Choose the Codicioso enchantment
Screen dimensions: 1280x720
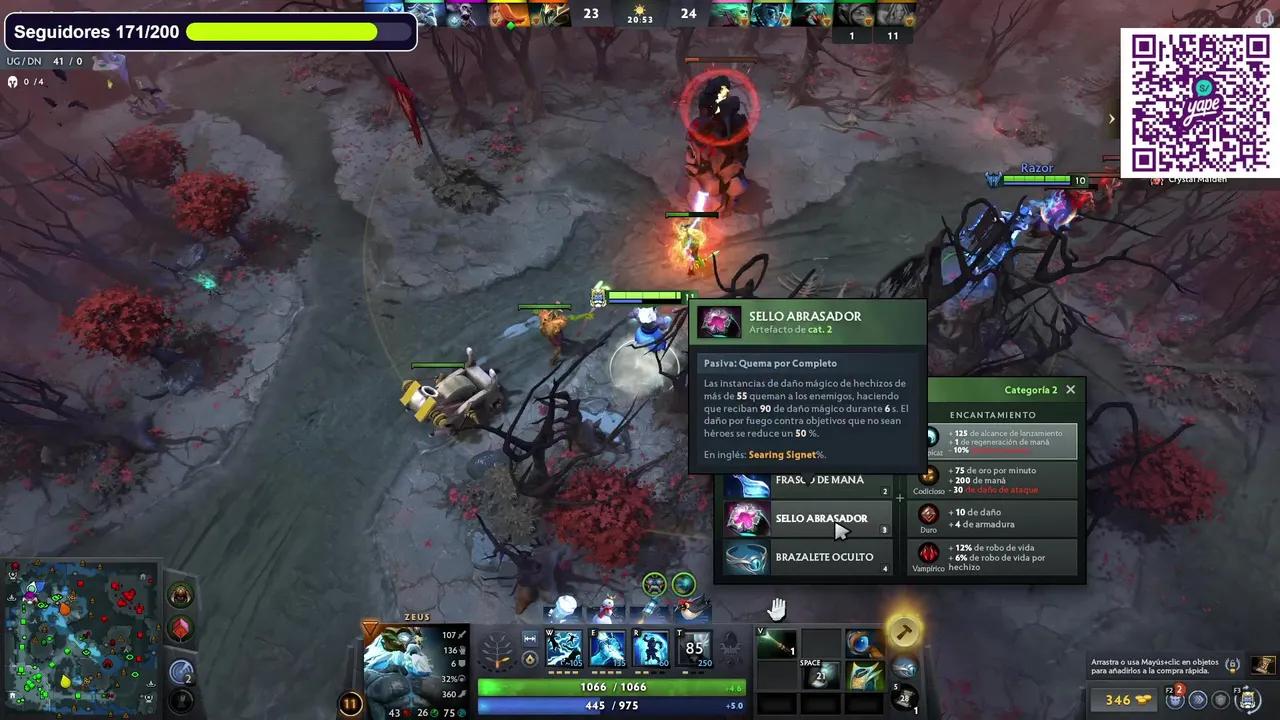[x=994, y=480]
